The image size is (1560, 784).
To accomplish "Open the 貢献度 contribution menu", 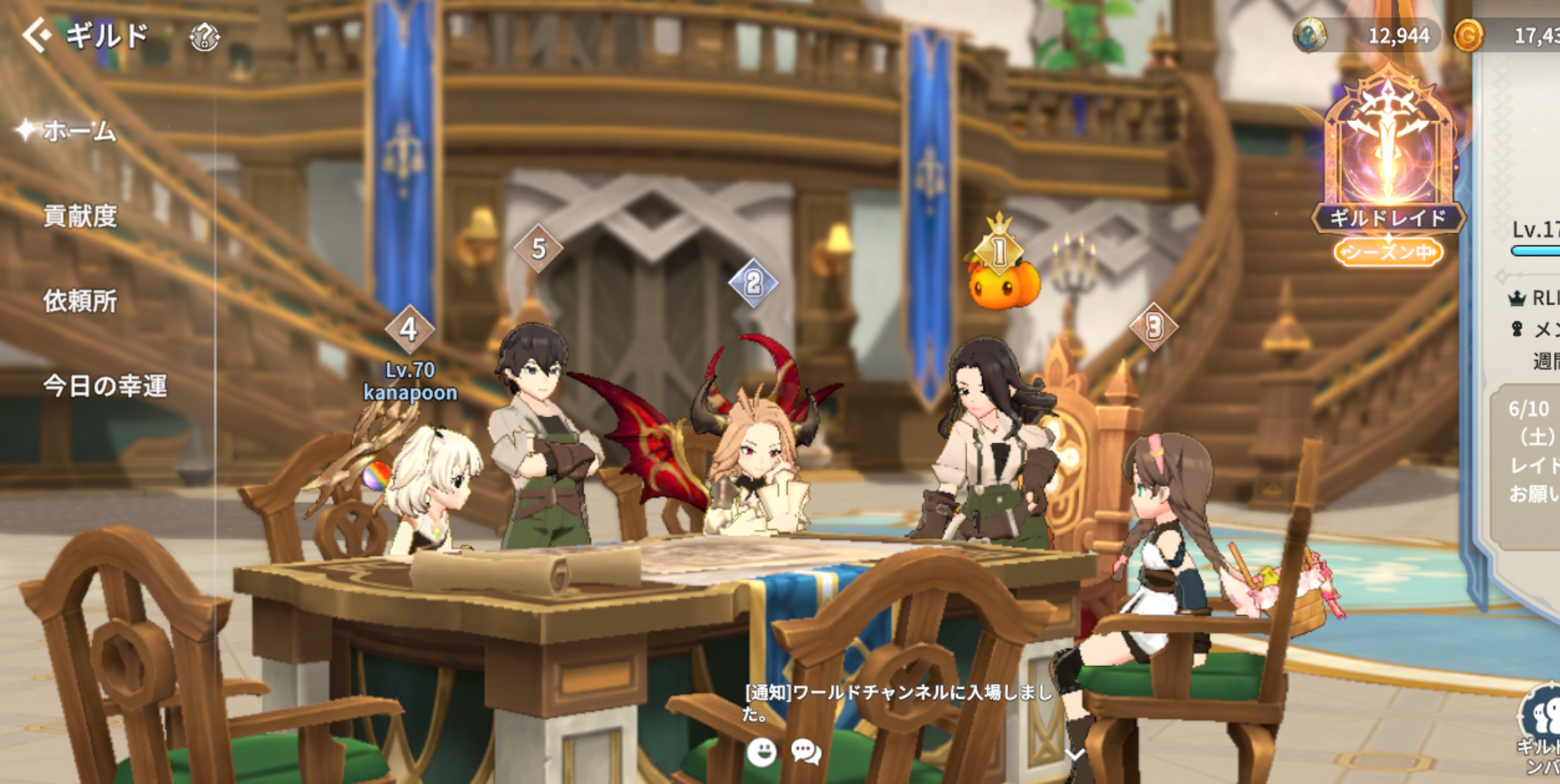I will coord(80,216).
